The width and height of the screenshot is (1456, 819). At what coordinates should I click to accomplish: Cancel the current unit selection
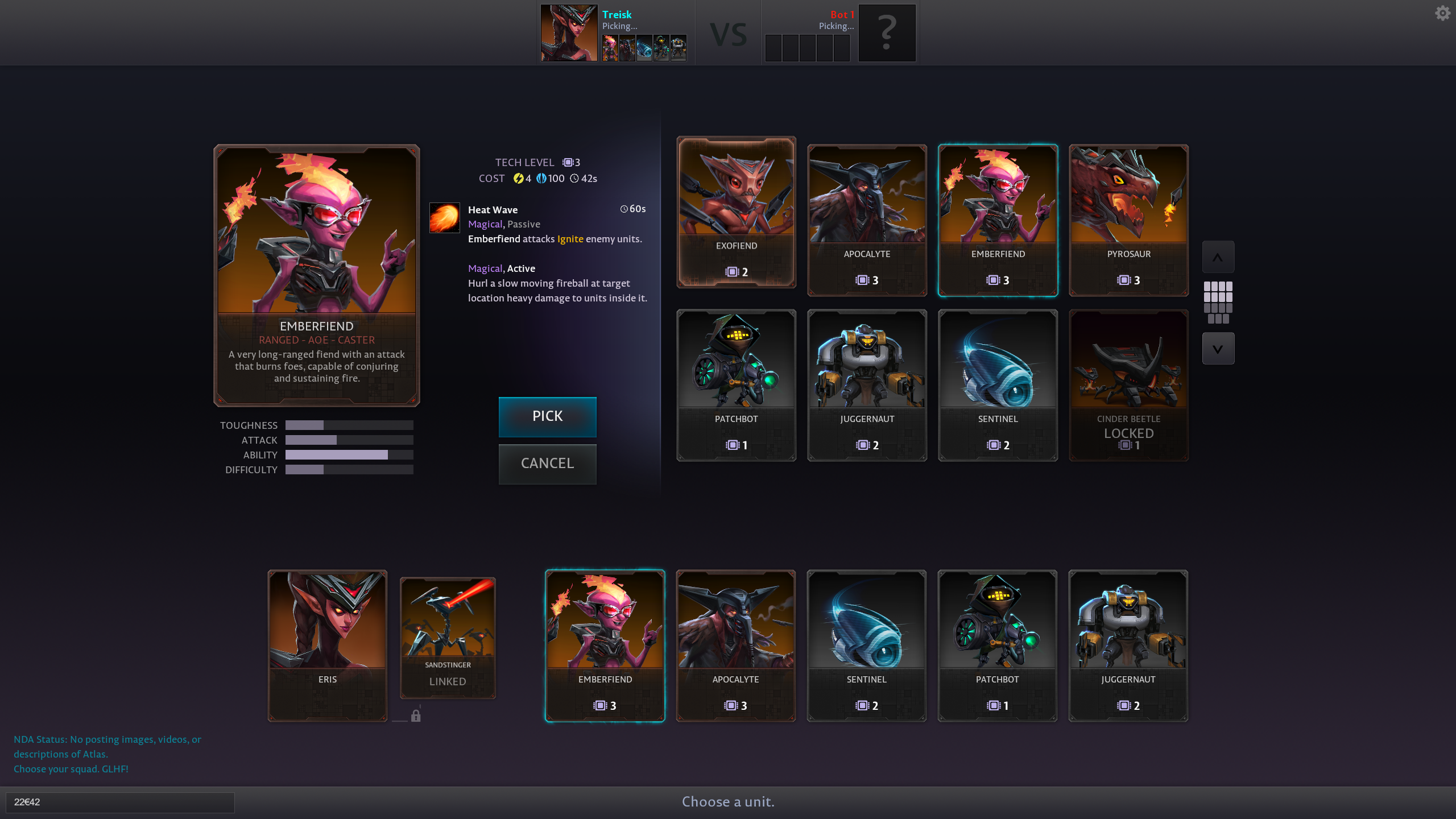coord(547,464)
